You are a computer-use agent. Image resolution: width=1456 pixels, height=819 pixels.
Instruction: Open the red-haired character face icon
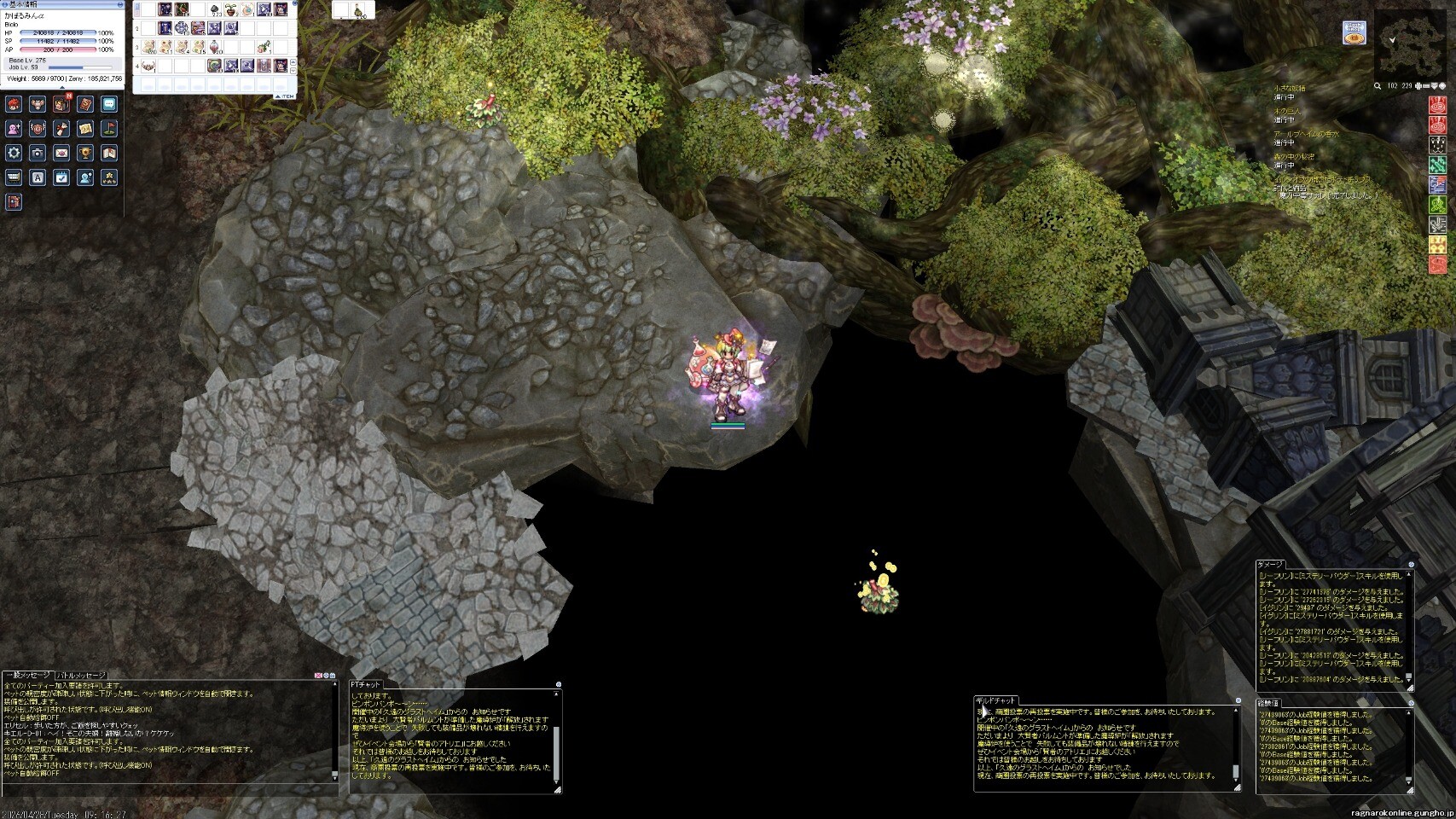(x=14, y=104)
